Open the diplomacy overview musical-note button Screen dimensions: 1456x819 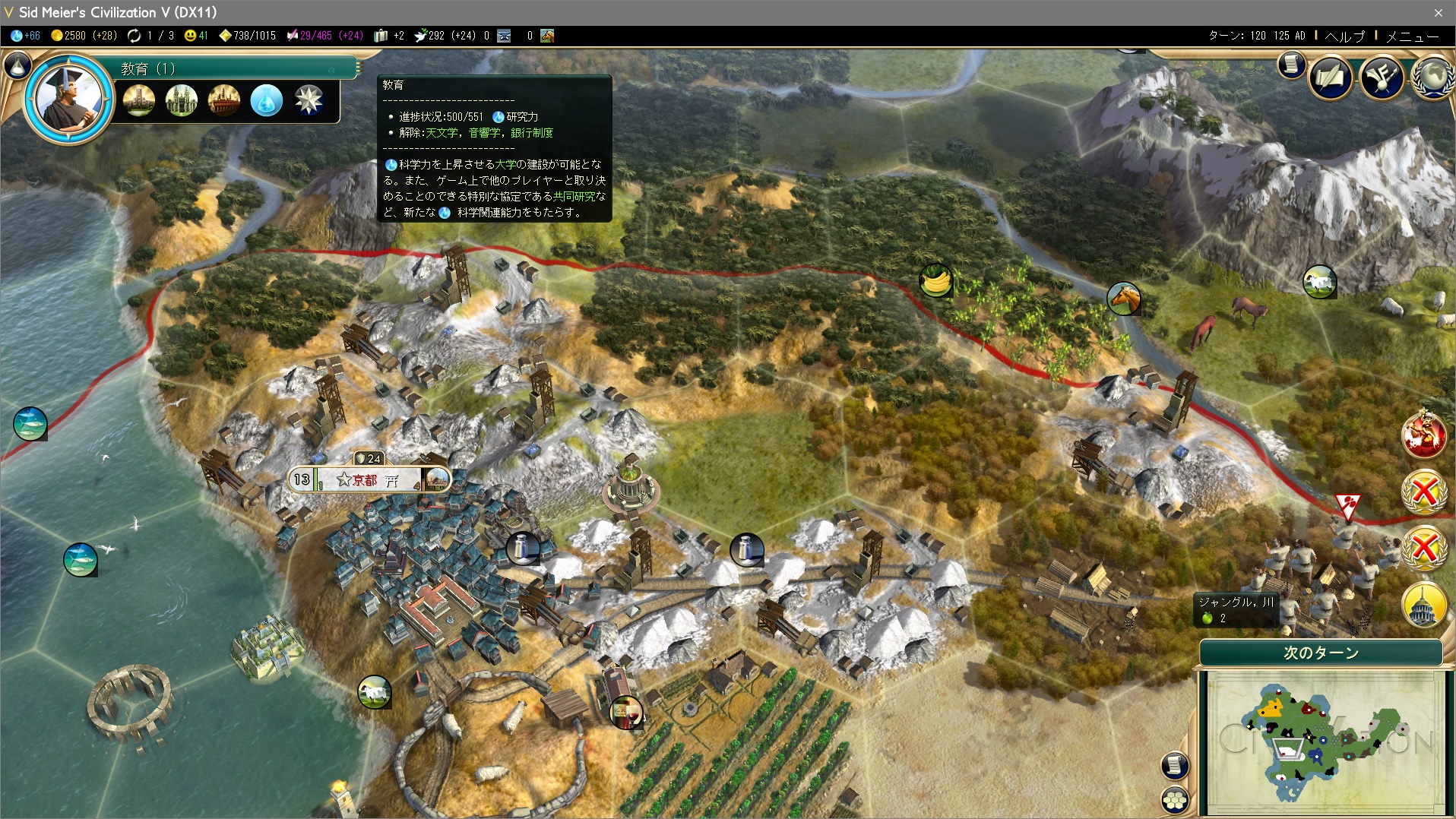tap(1382, 77)
